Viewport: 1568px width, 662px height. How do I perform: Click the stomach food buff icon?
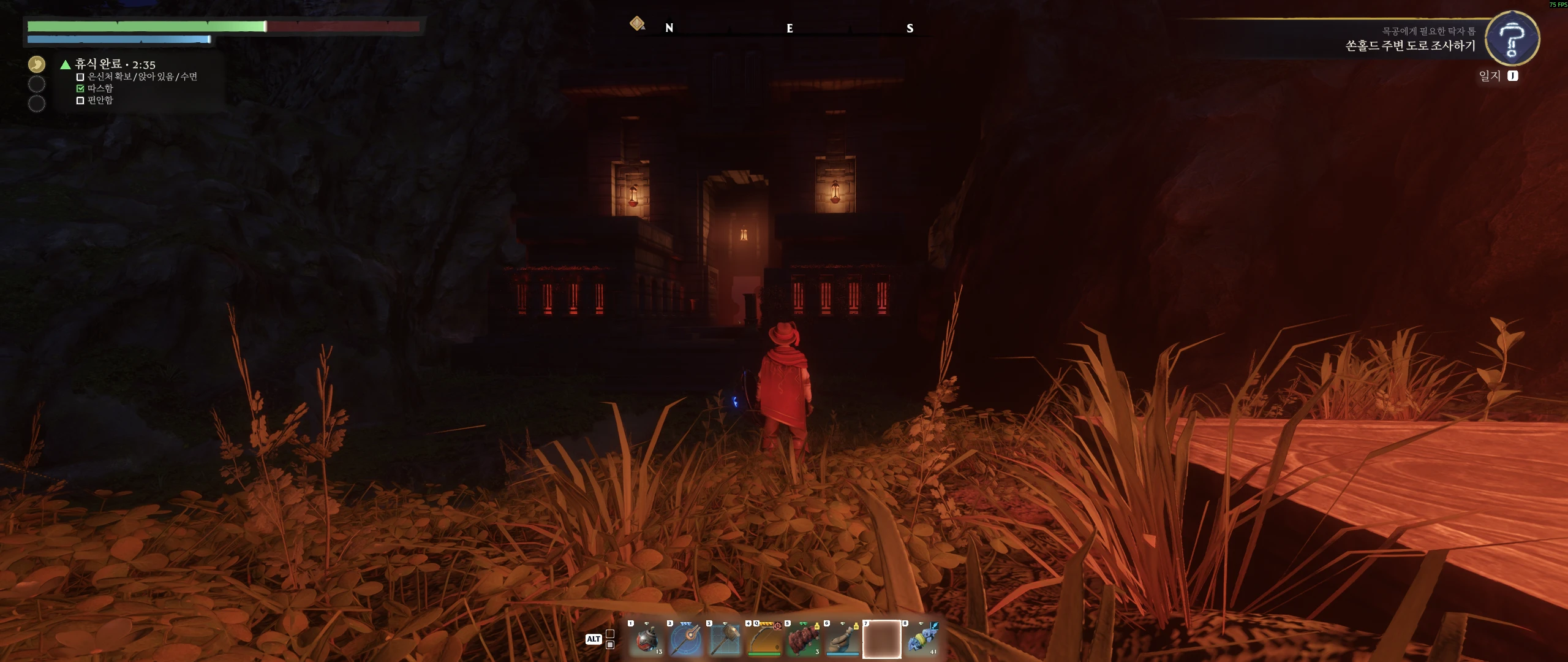(37, 64)
